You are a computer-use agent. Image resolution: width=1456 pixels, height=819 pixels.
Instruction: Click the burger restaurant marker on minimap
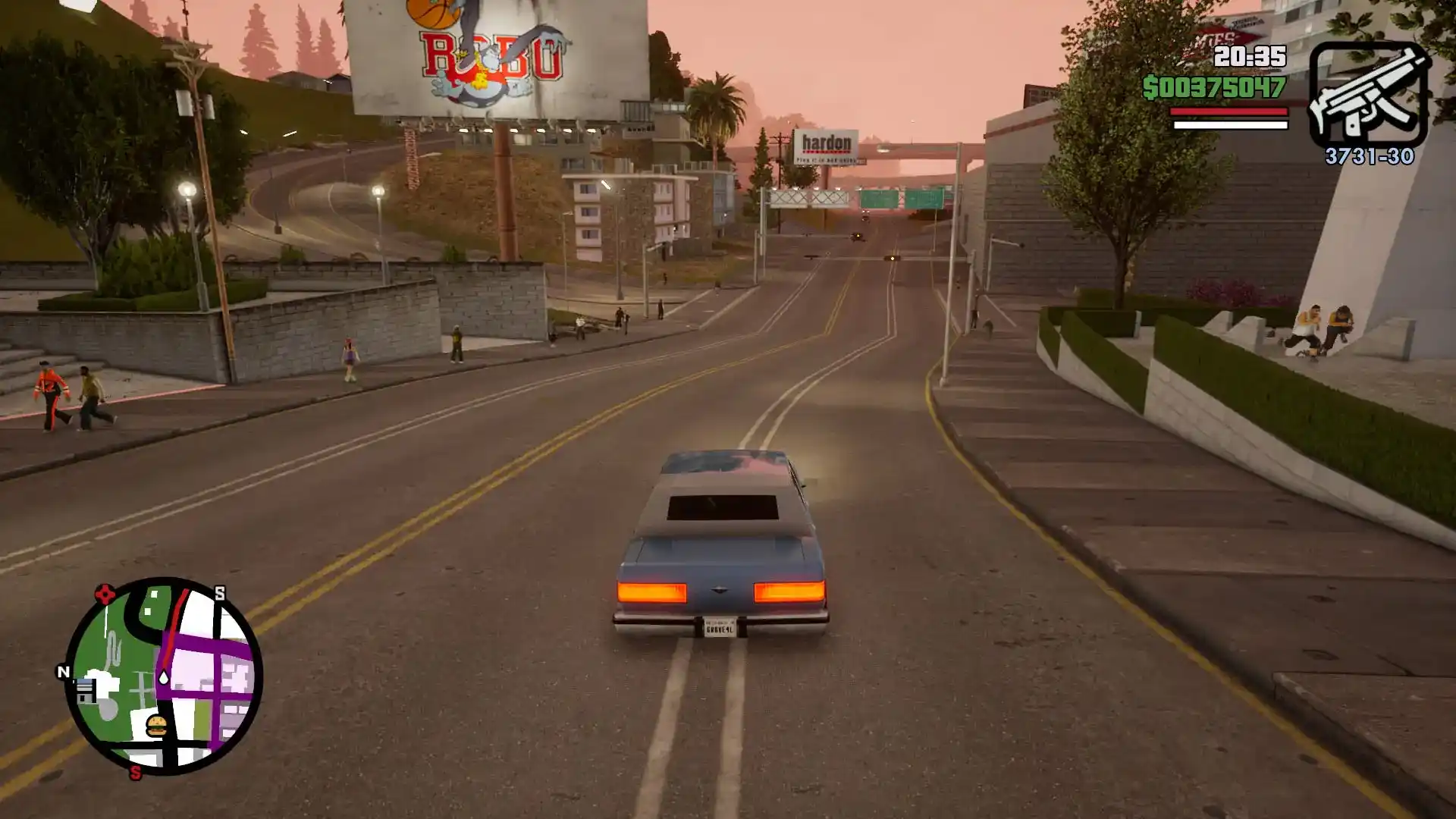156,726
